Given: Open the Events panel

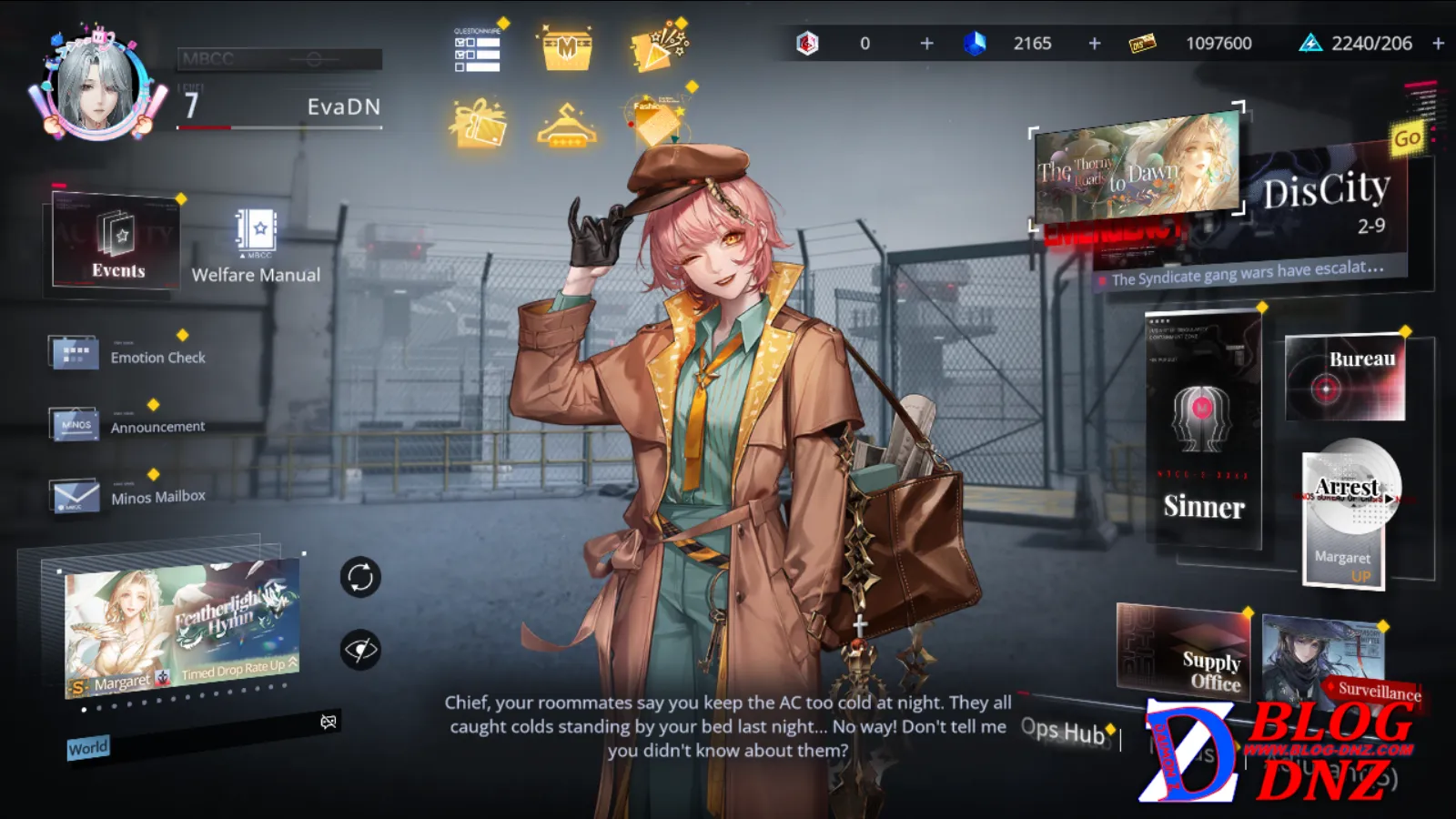Looking at the screenshot, I should click(x=116, y=242).
